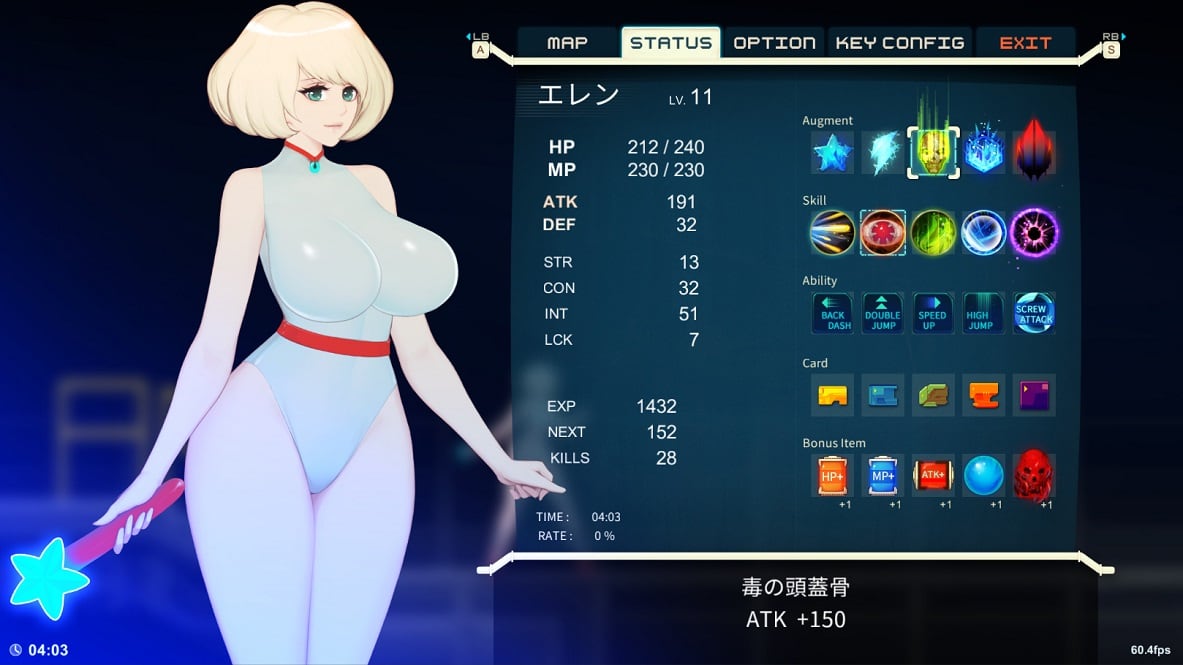Pick the purple card
Image resolution: width=1183 pixels, height=665 pixels.
click(1034, 395)
